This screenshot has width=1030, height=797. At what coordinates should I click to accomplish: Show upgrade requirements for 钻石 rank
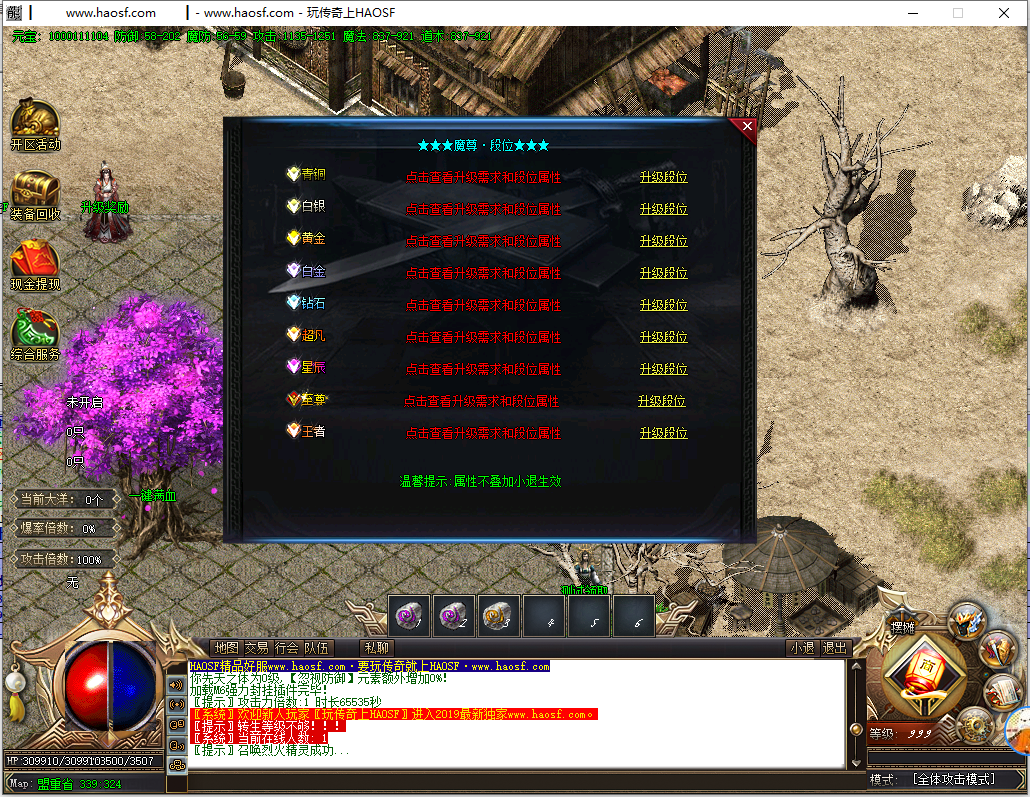click(483, 306)
